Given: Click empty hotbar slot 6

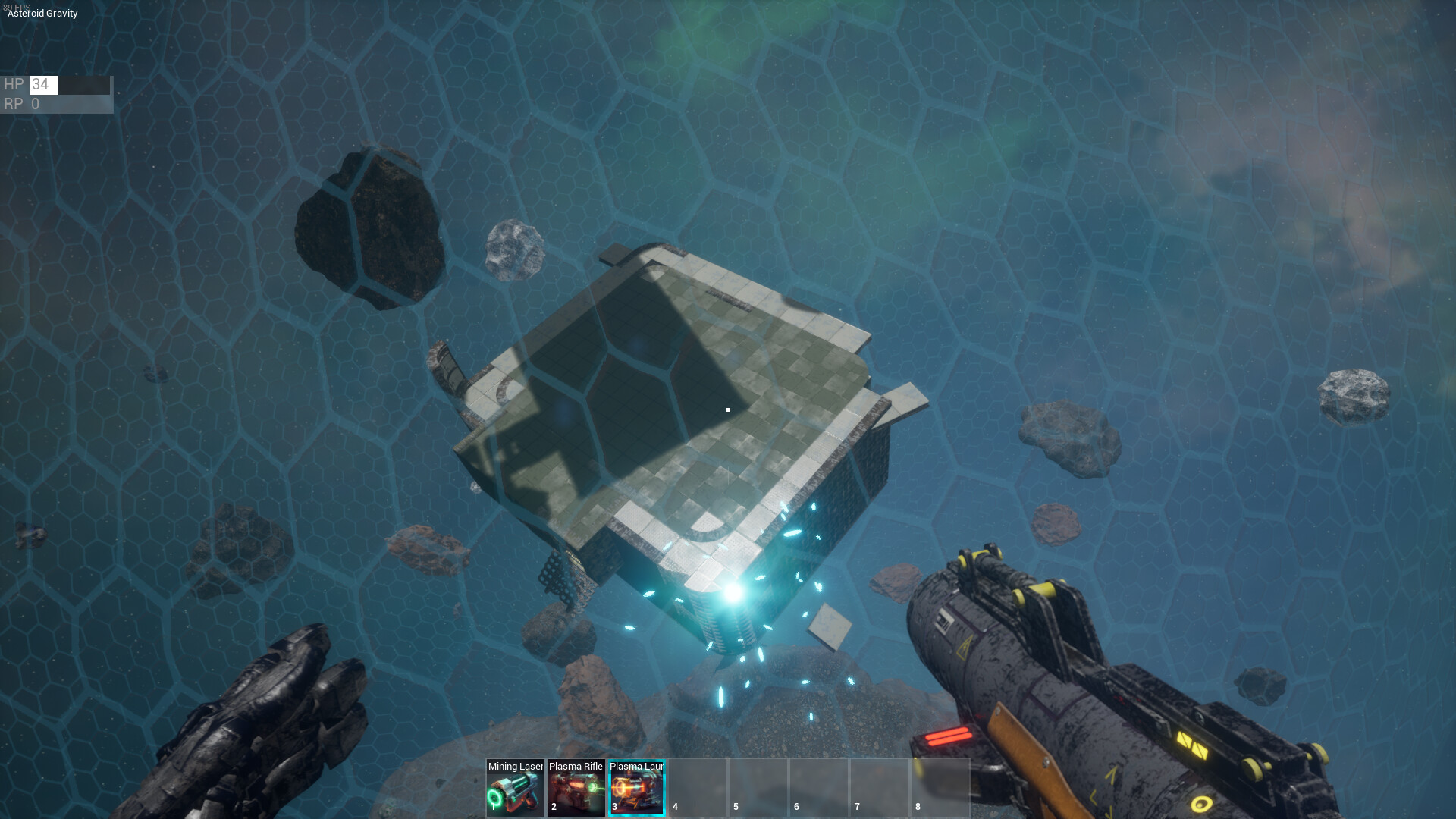Looking at the screenshot, I should (x=818, y=789).
